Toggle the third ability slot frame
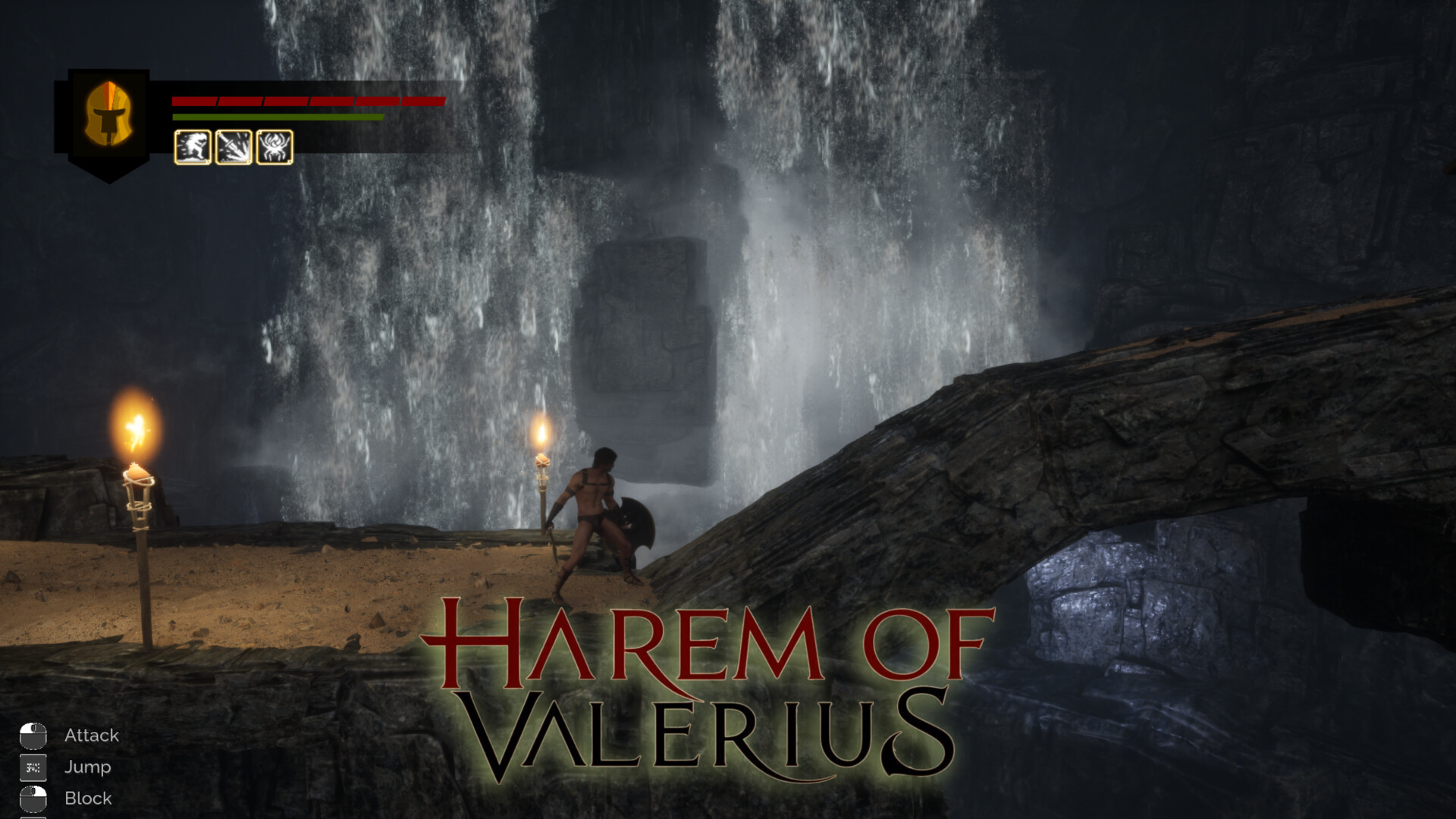1456x819 pixels. coord(275,146)
